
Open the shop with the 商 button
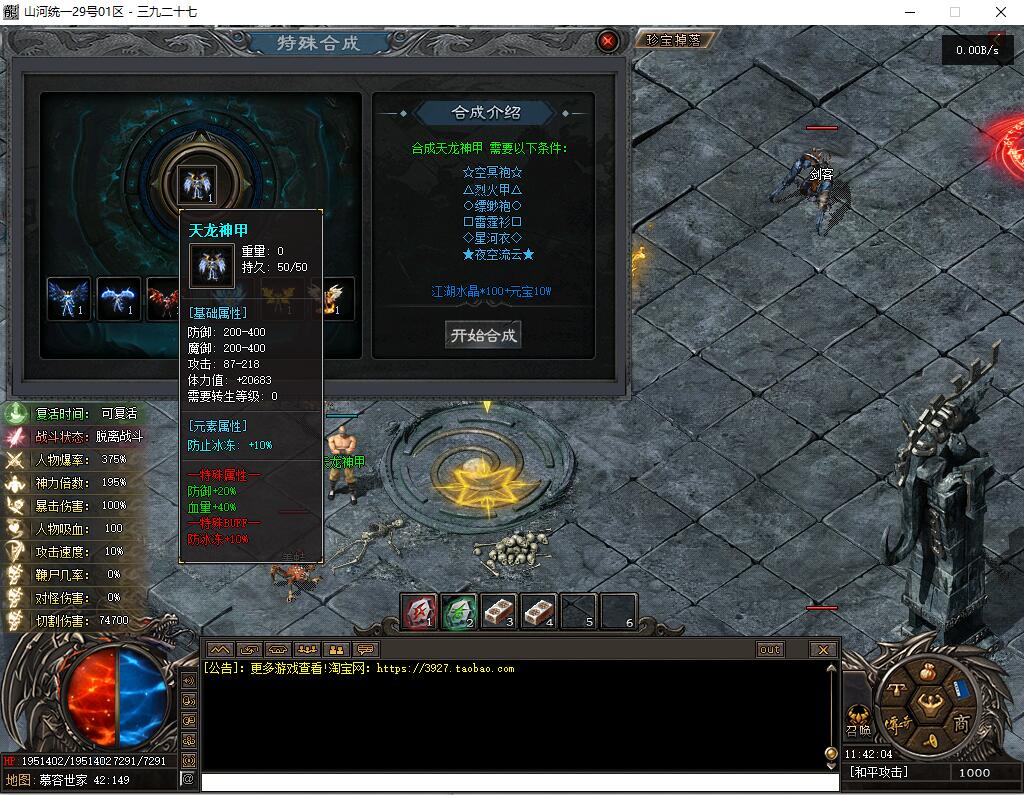pos(961,724)
